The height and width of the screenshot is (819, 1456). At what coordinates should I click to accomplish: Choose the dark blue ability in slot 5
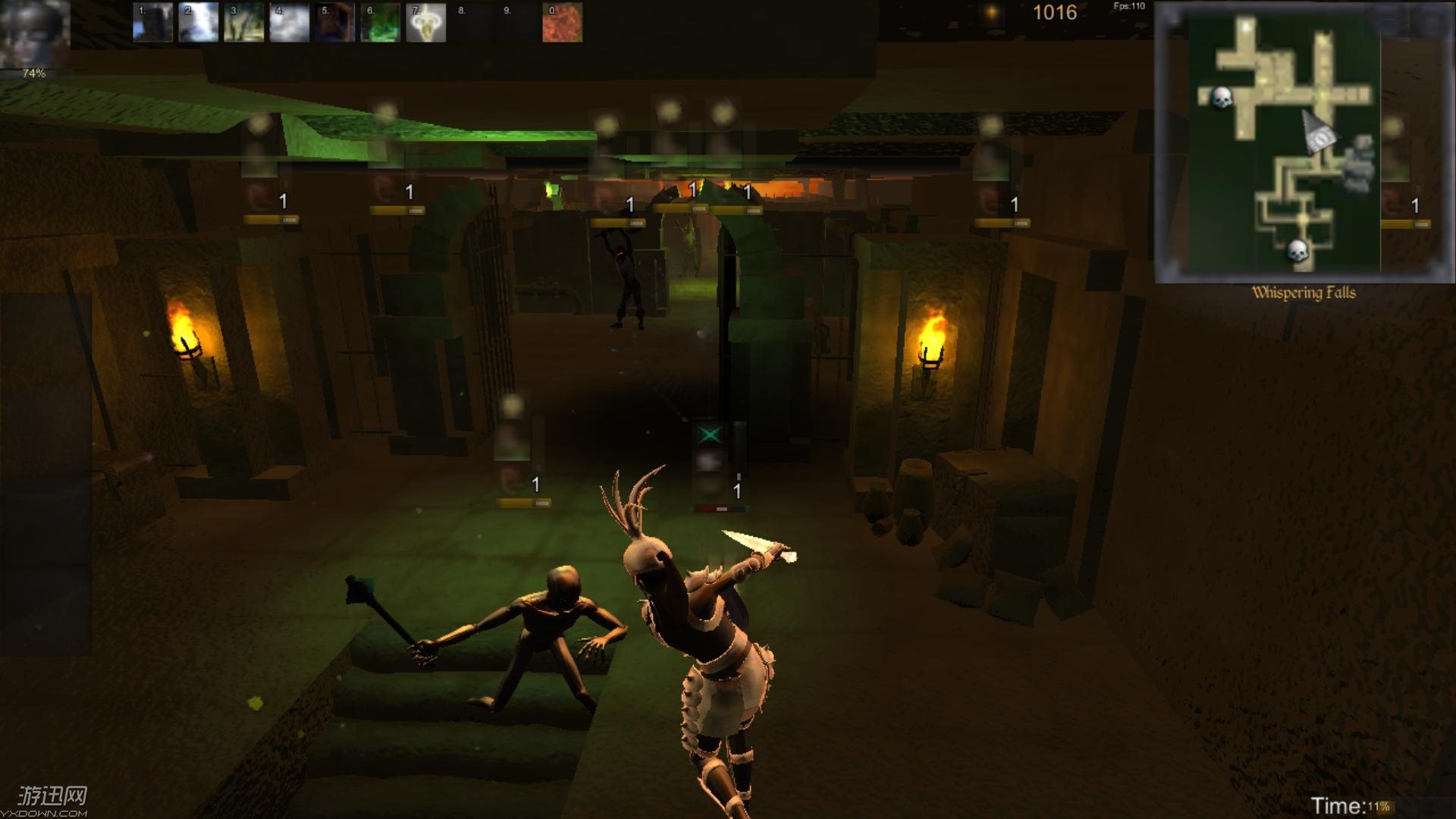(334, 22)
